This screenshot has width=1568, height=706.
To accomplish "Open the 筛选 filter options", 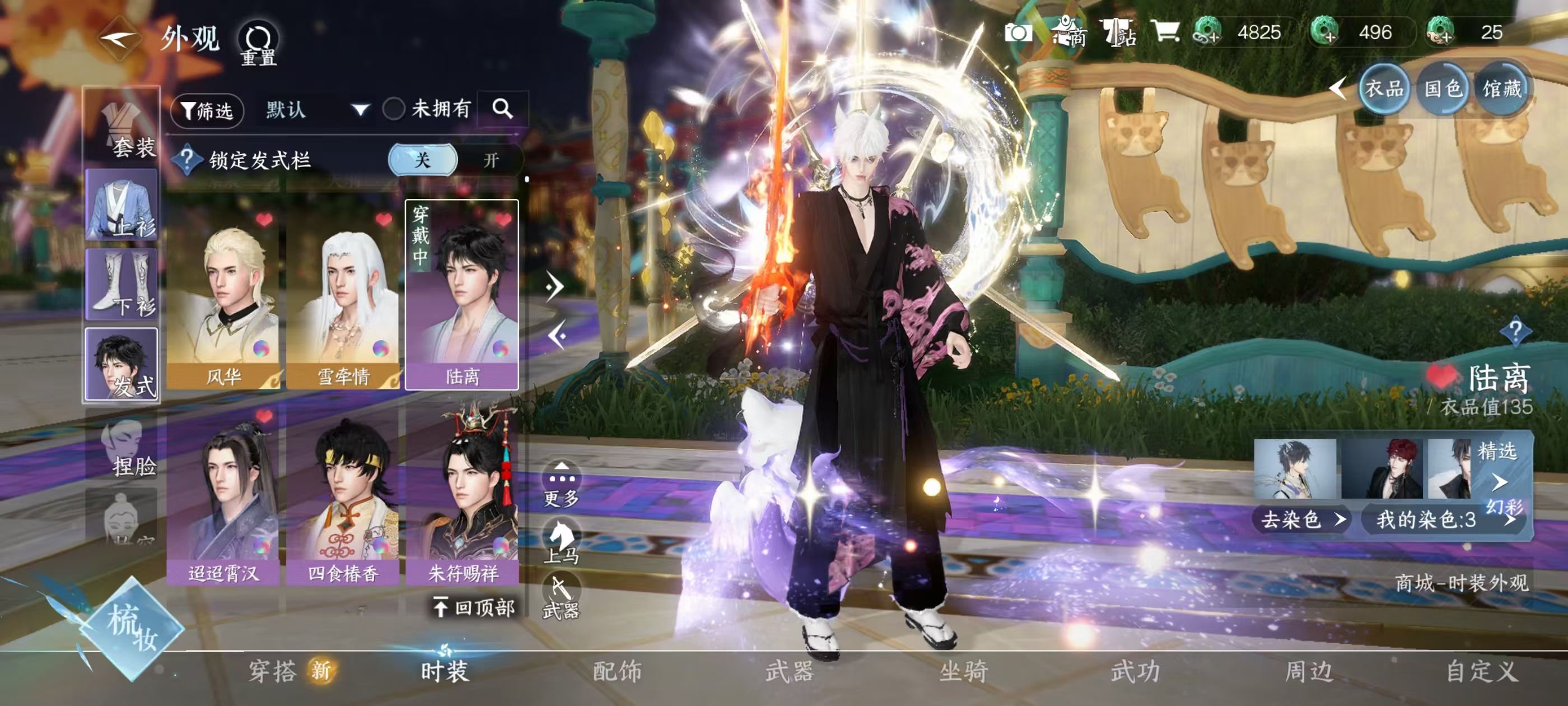I will point(208,111).
